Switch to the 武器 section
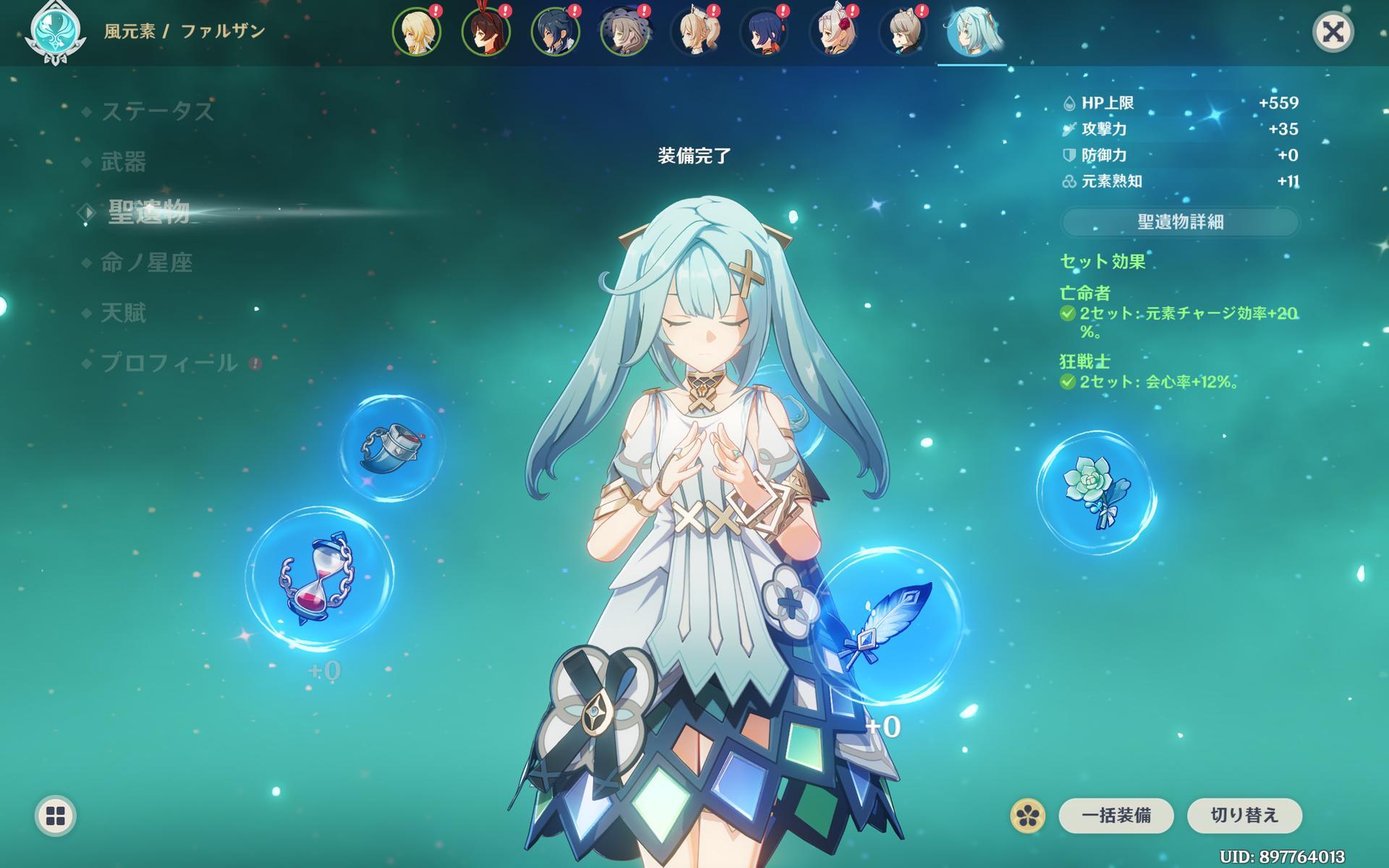Screen dimensions: 1389x868 pyautogui.click(x=124, y=162)
